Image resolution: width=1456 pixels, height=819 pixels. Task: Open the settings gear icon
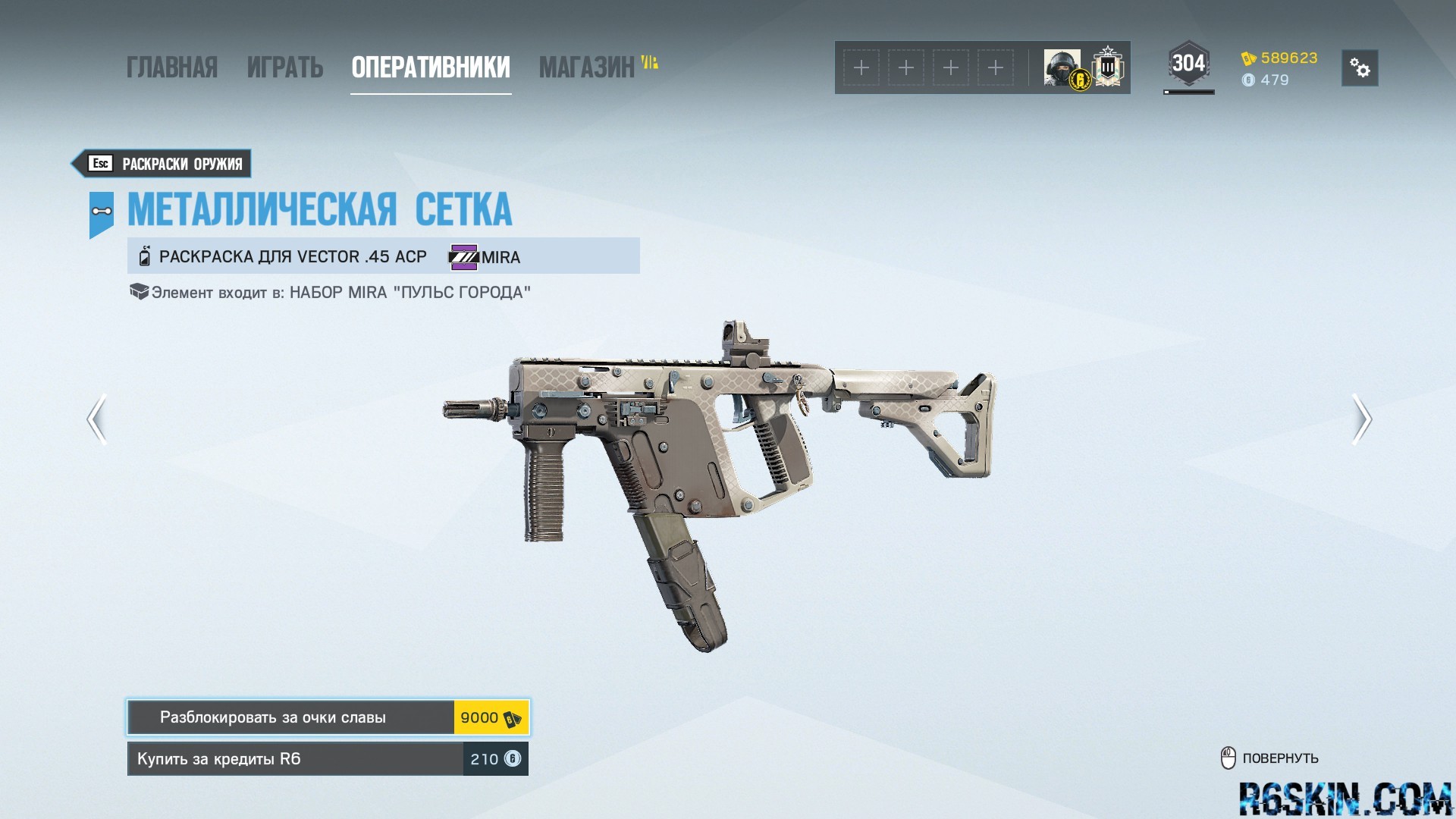coord(1361,68)
